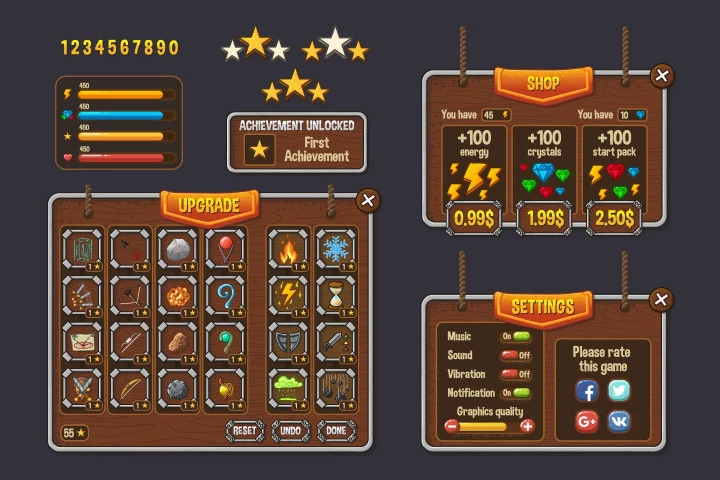The image size is (720, 480).
Task: Close the Shop panel
Action: (x=661, y=75)
